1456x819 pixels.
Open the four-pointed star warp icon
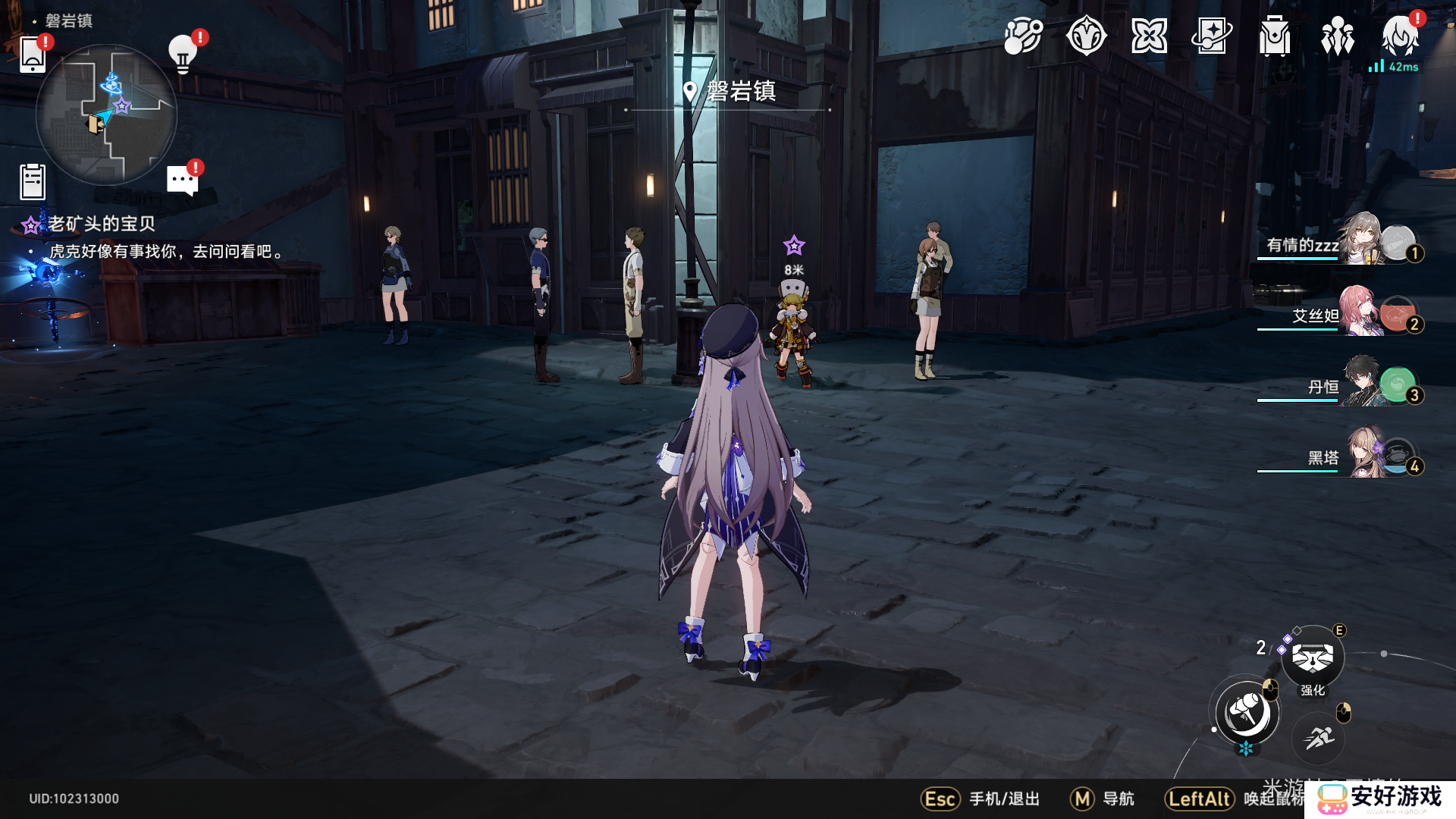click(1149, 36)
